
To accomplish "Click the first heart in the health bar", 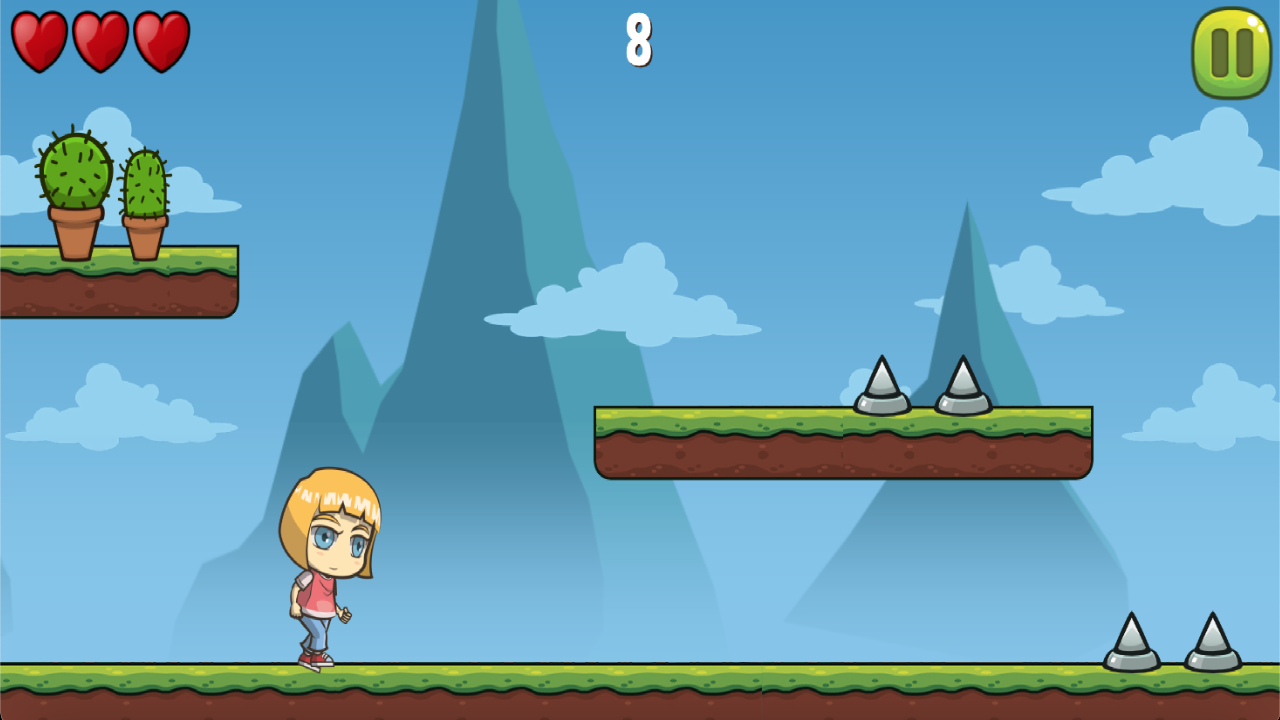I will (x=38, y=40).
